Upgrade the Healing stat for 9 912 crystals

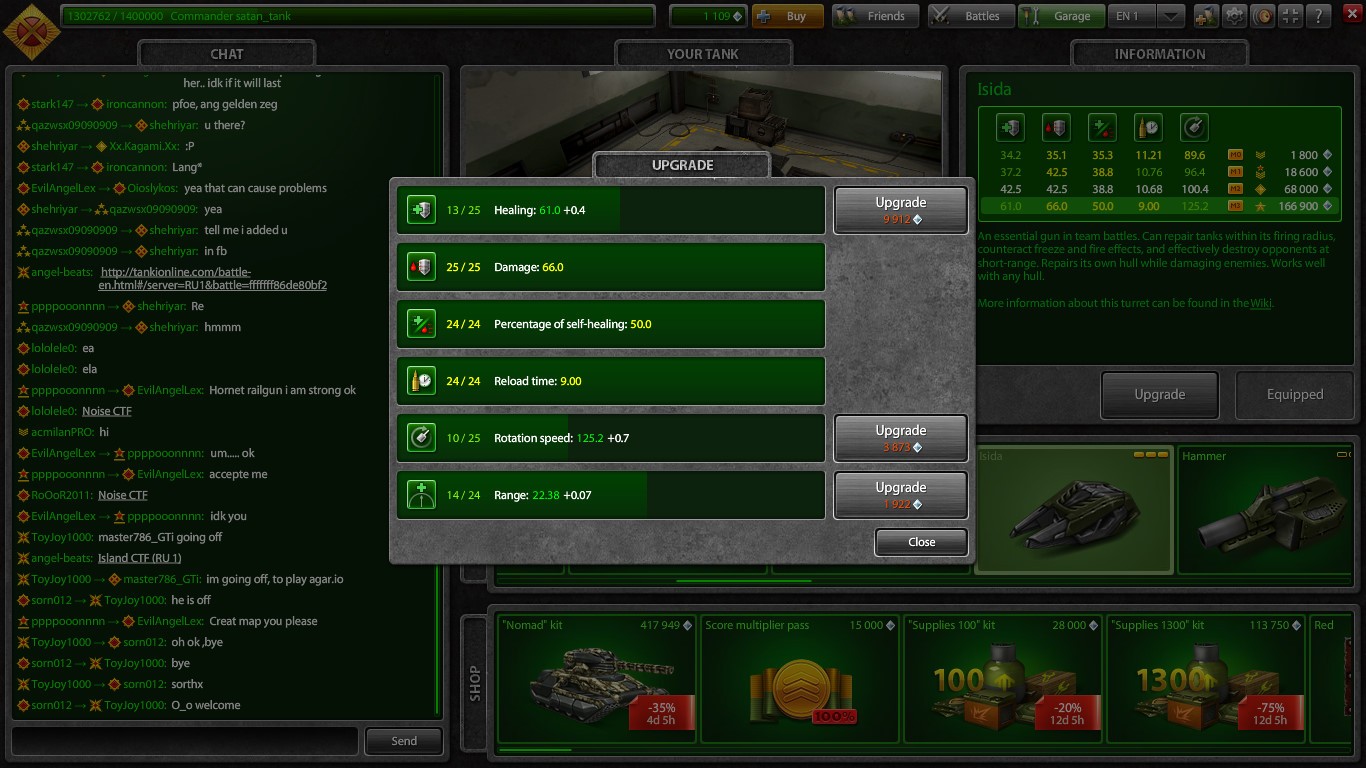tap(900, 210)
